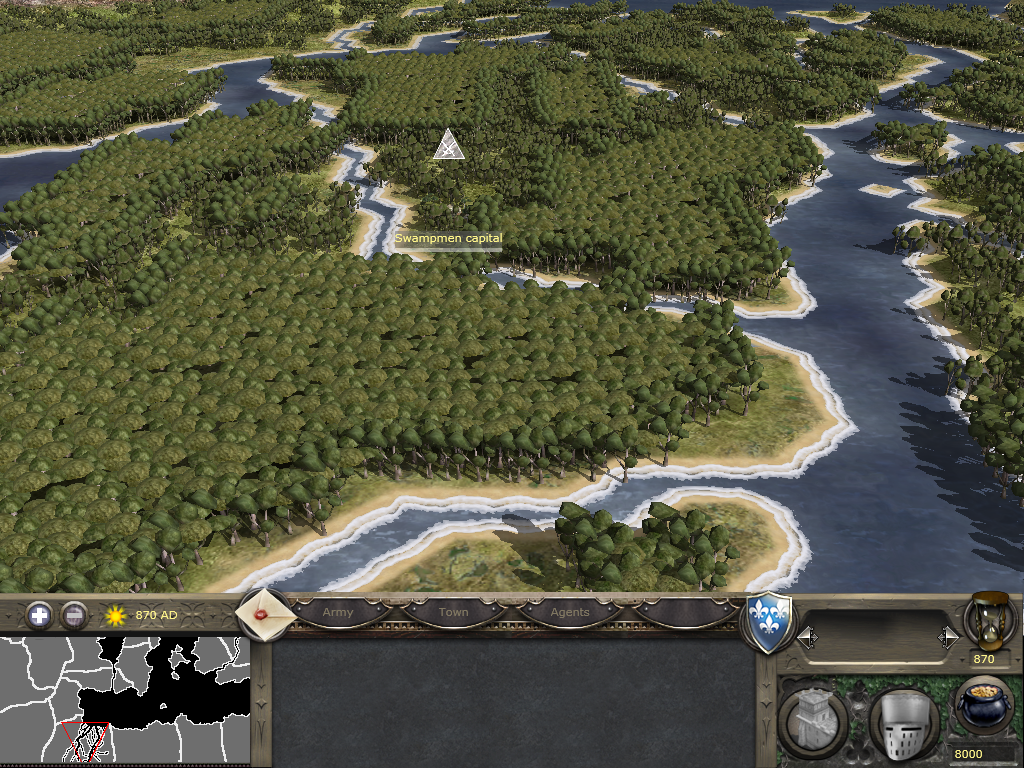The height and width of the screenshot is (768, 1024).
Task: Select the previous item with left arrow
Action: tap(807, 636)
